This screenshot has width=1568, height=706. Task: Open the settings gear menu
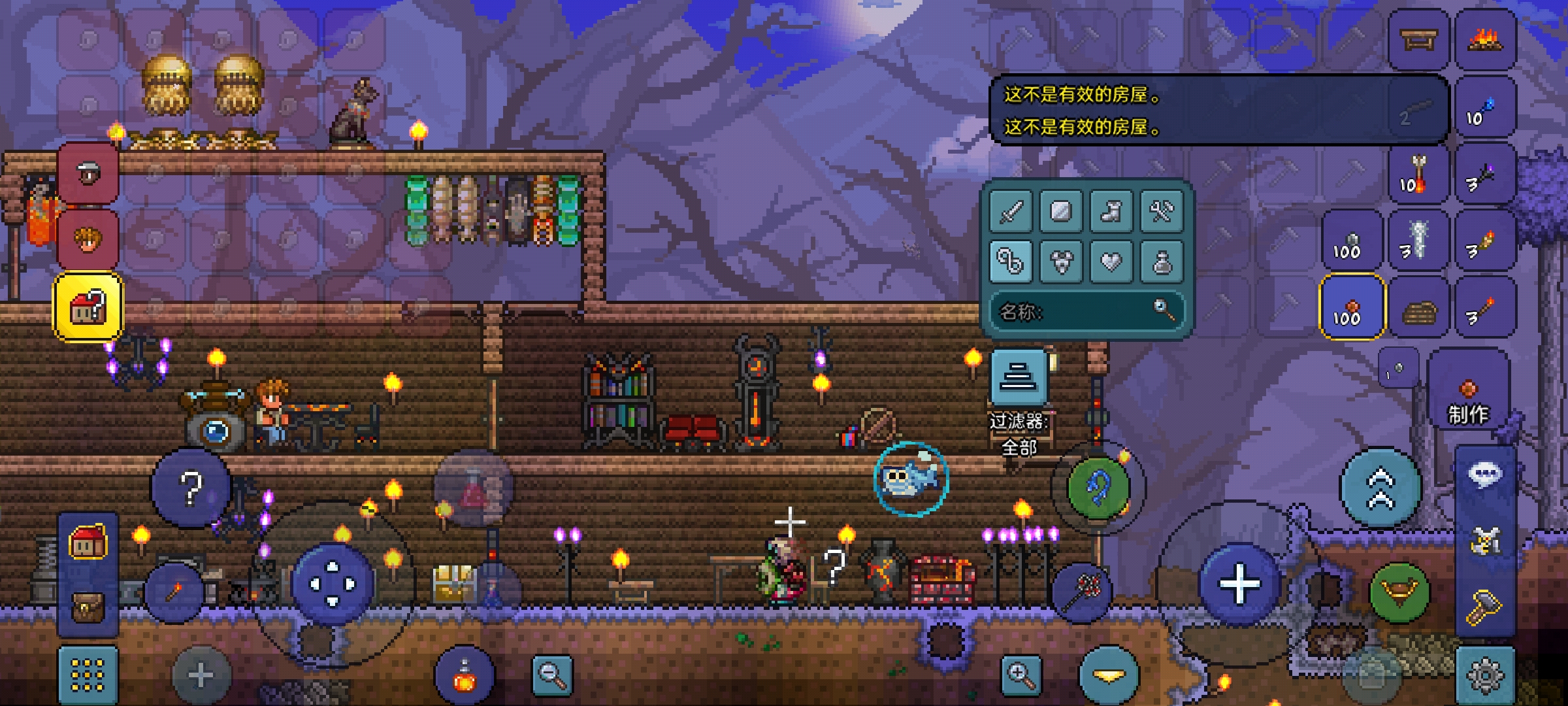pos(1485,675)
